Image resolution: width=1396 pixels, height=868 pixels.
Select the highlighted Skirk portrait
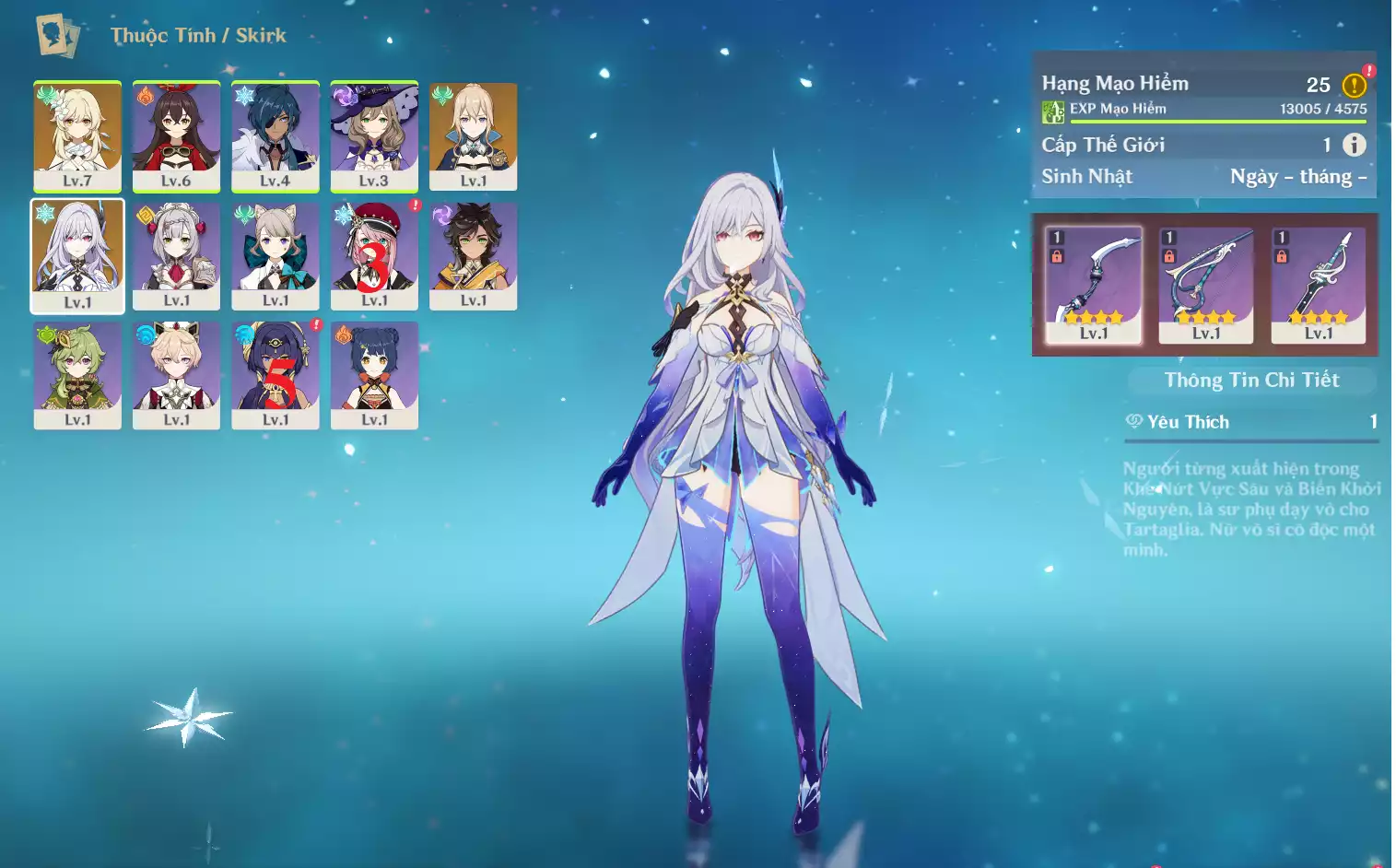[77, 255]
